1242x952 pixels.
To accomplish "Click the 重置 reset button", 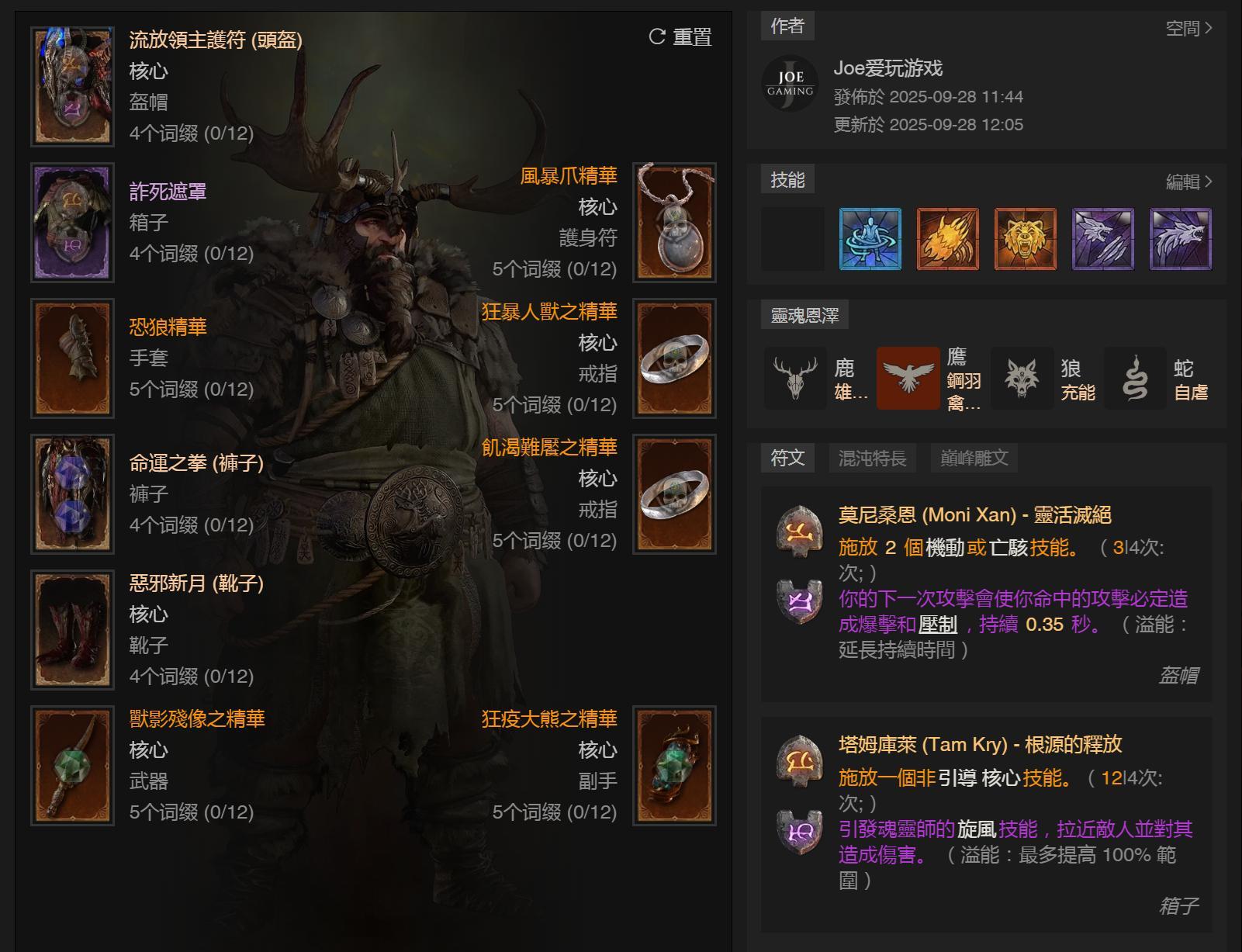I will coord(681,37).
